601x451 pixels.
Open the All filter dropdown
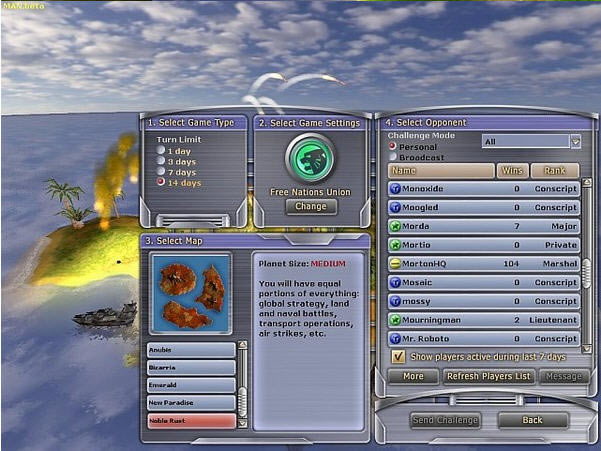[531, 142]
